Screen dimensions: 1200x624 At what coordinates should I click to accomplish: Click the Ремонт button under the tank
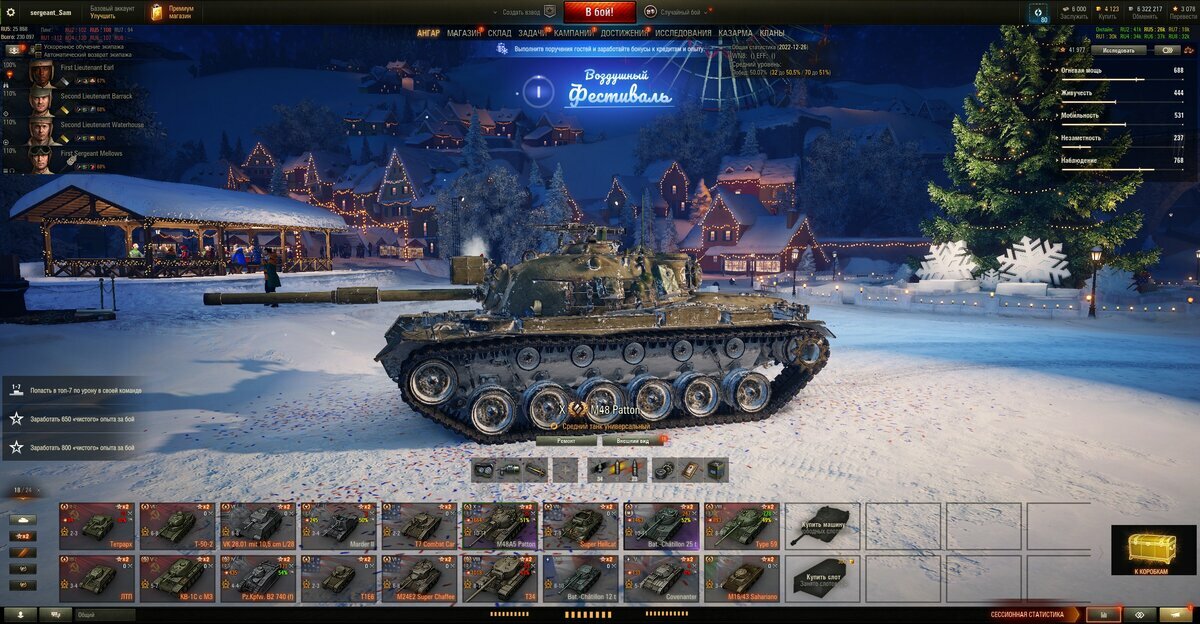(x=565, y=440)
